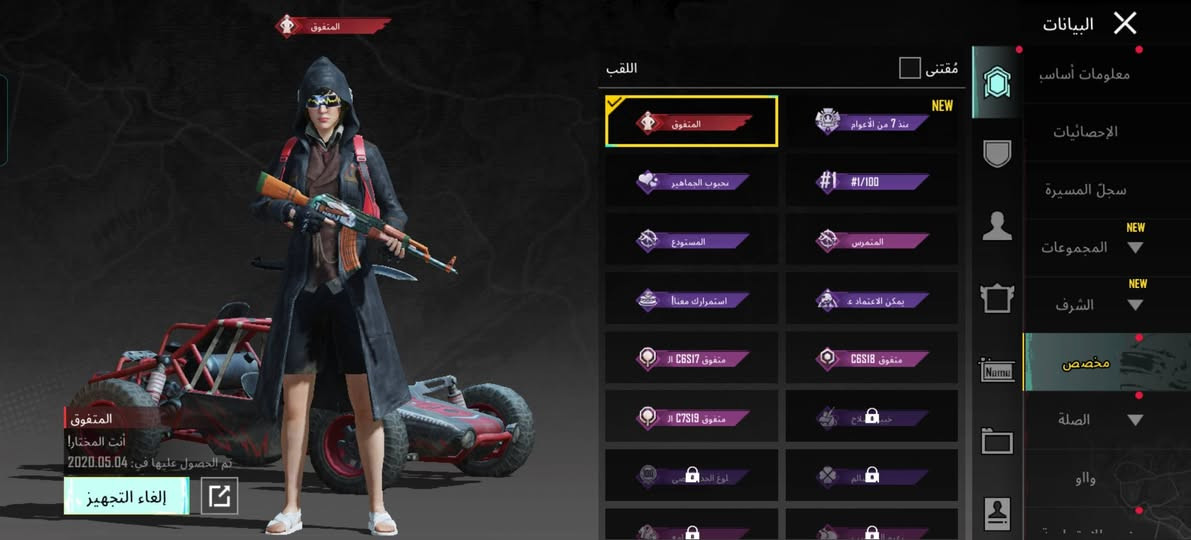Viewport: 1191px width, 540px height.
Task: Open the الإحصائيات statistics section
Action: click(1085, 131)
